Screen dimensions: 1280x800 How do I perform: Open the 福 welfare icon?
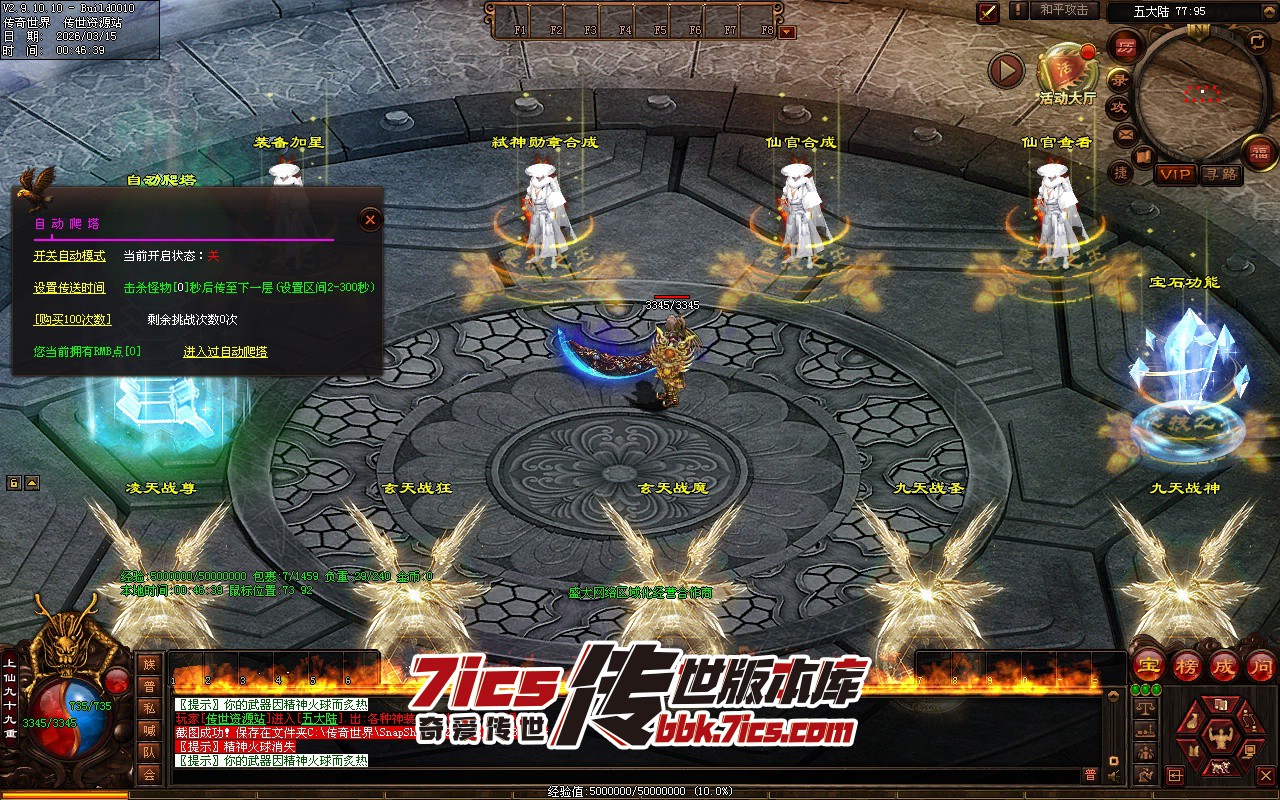coord(1259,153)
